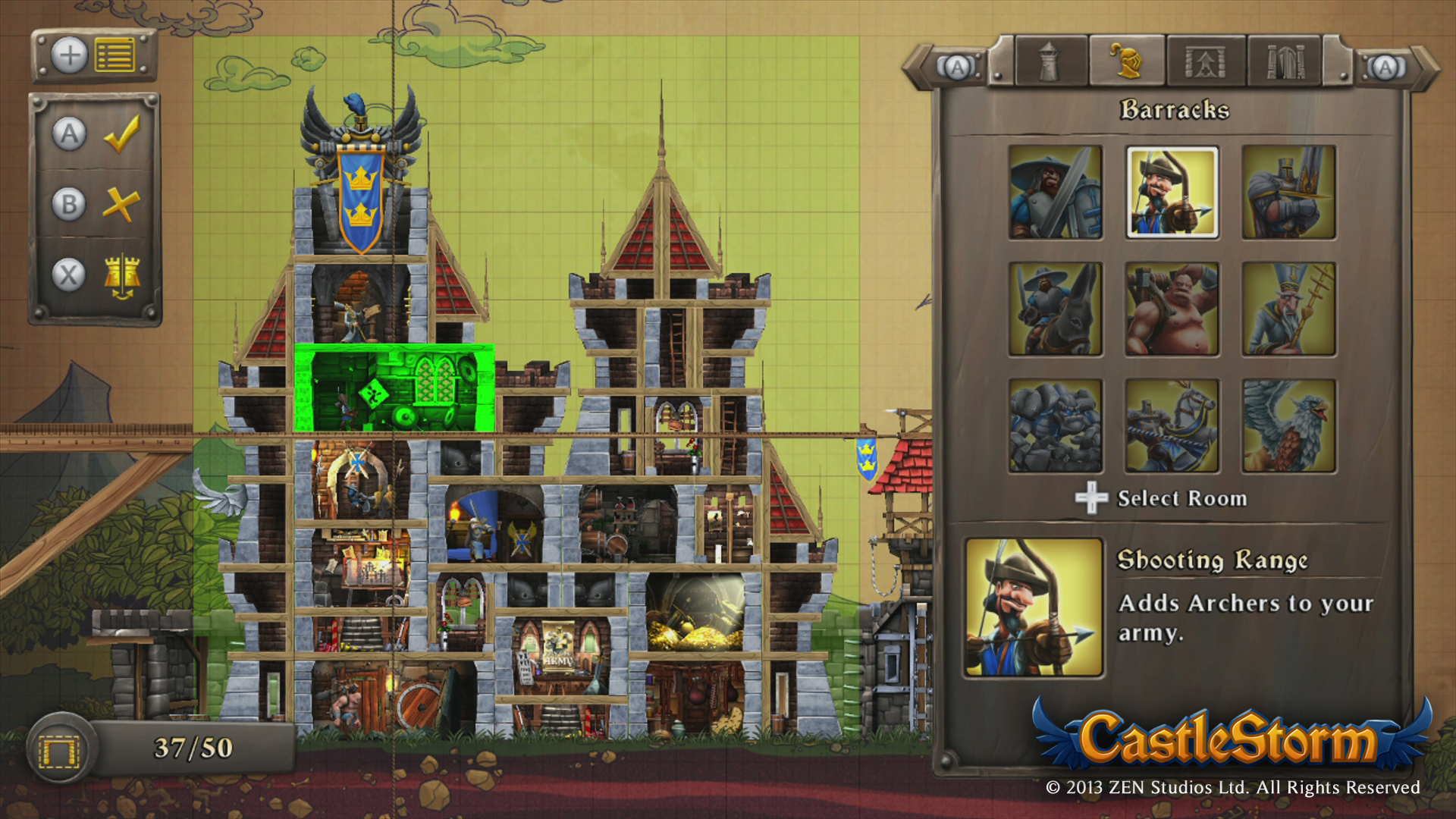Screen dimensions: 1456x819
Task: Choose the ogre unit room icon
Action: (1172, 309)
